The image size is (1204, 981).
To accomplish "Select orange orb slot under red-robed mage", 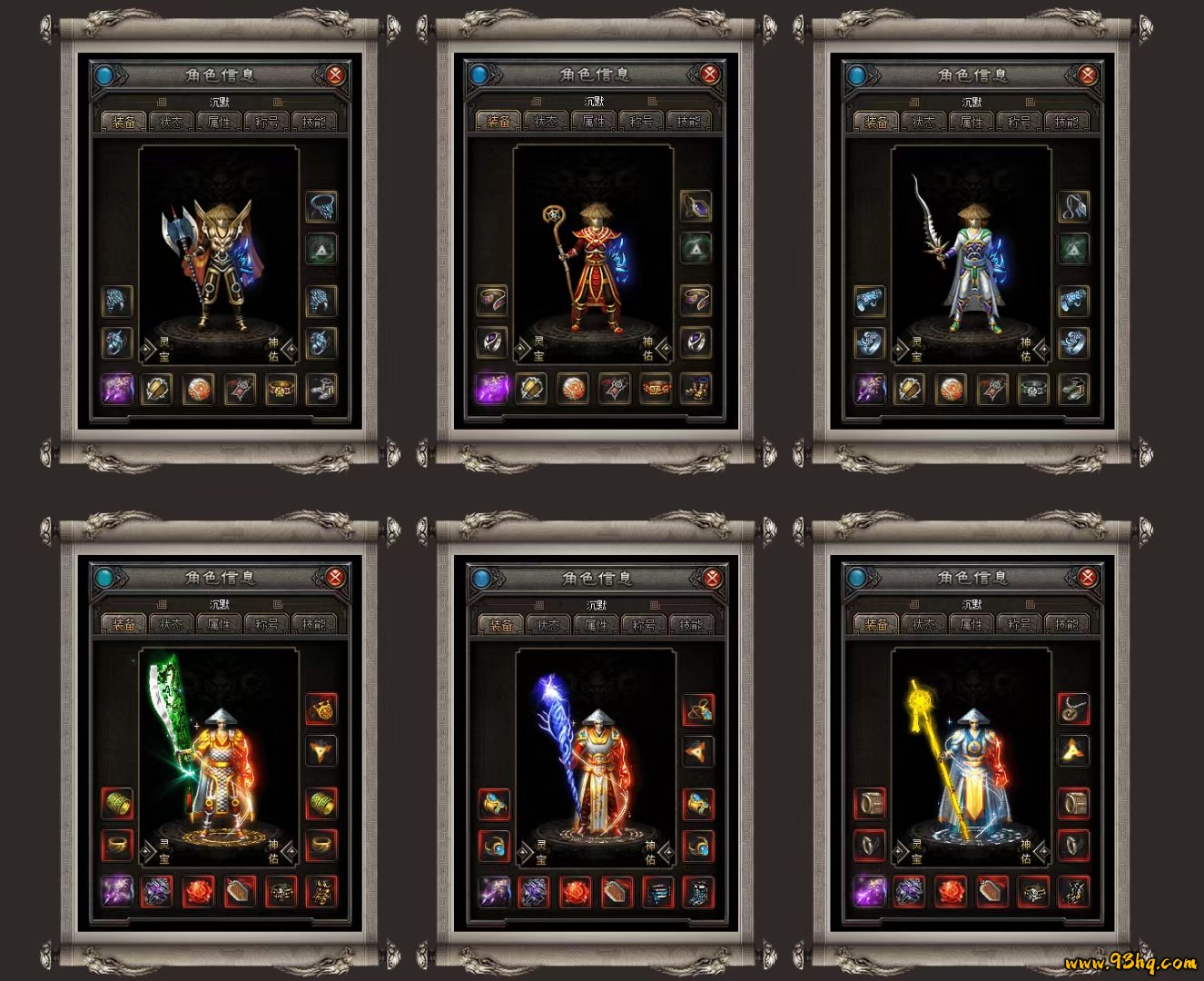I will pyautogui.click(x=572, y=389).
